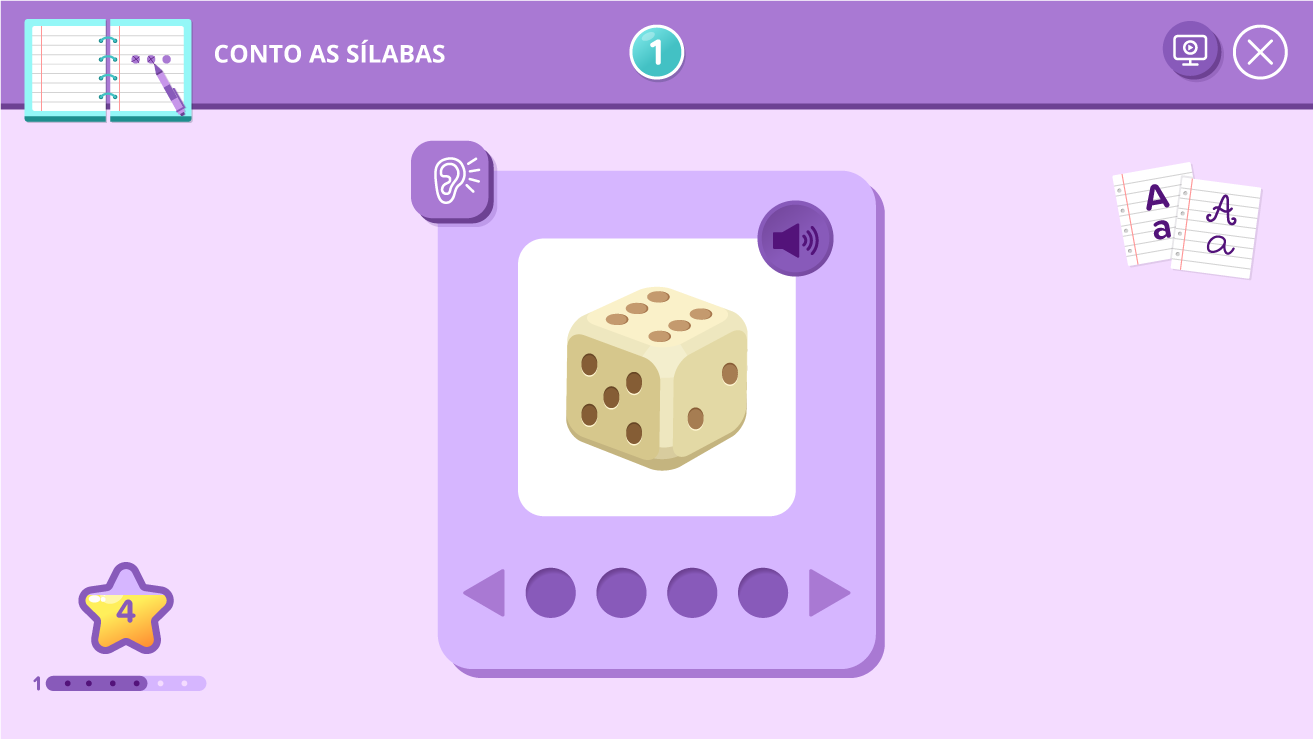This screenshot has height=739, width=1313.
Task: Click the CONTO AS SÍLABAS title
Action: point(330,54)
